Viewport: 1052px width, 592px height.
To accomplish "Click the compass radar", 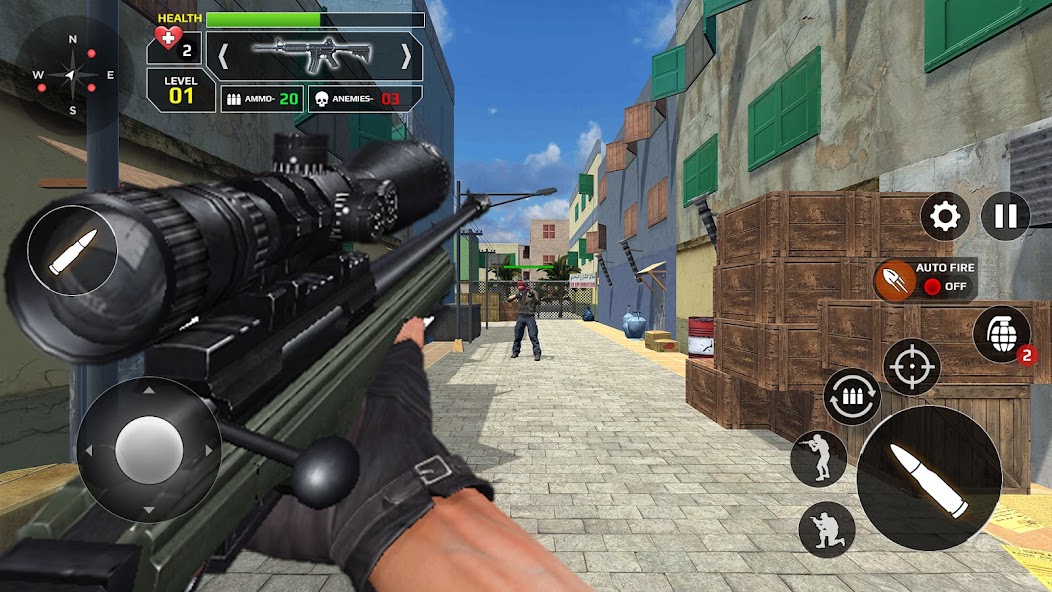I will (x=70, y=74).
